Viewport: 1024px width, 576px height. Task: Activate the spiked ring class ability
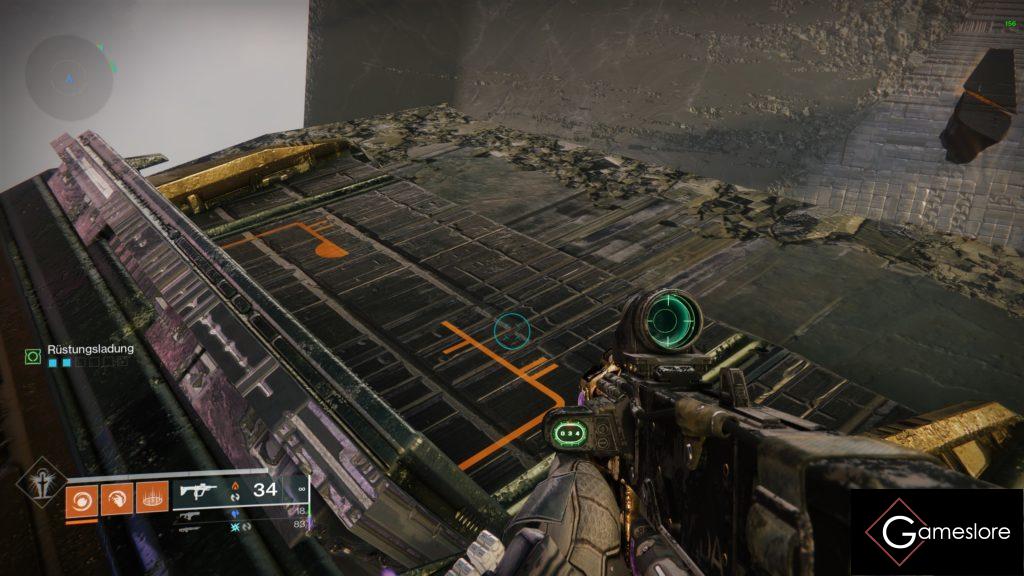[x=151, y=497]
